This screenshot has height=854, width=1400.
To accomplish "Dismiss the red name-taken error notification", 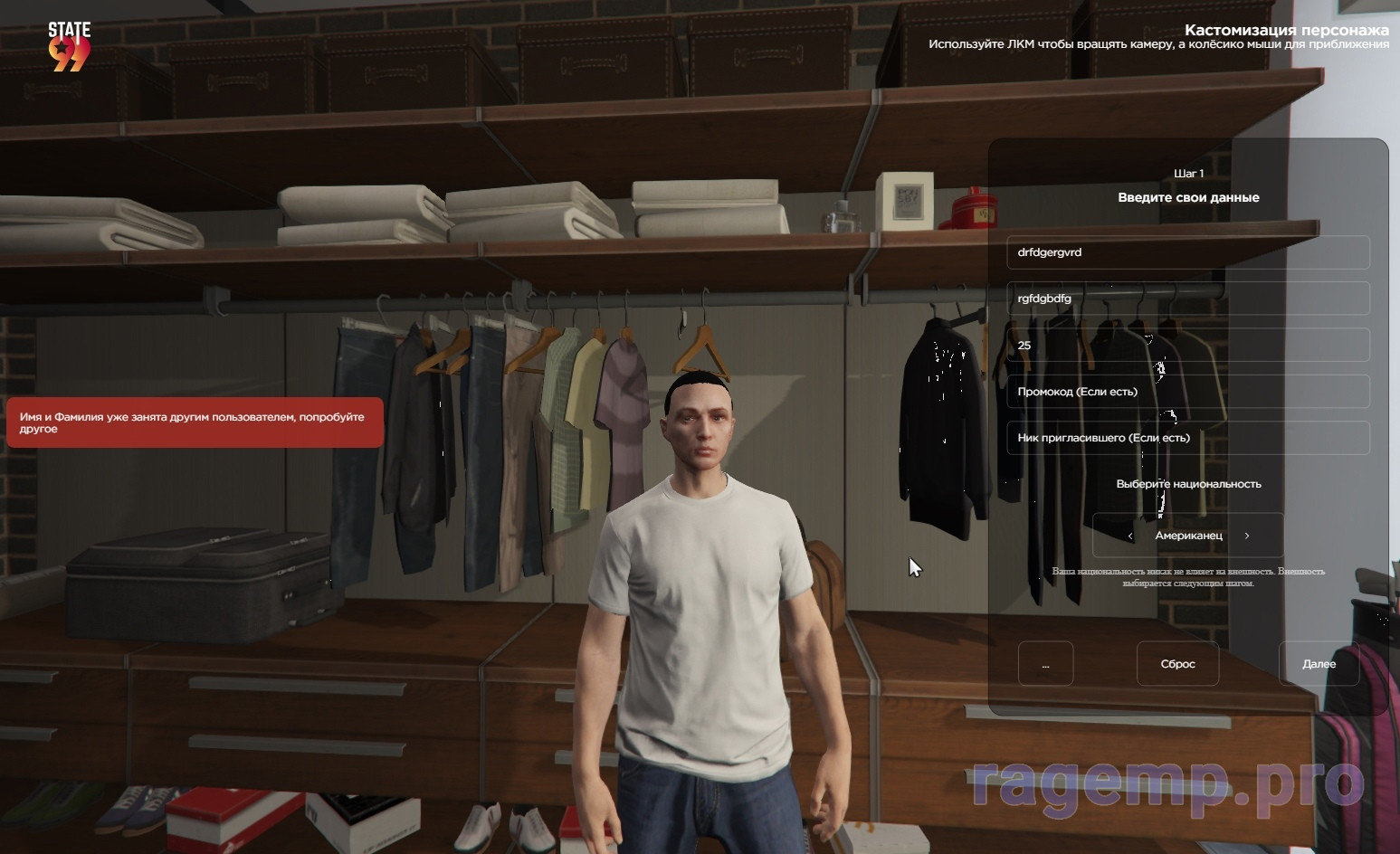I will coord(195,422).
